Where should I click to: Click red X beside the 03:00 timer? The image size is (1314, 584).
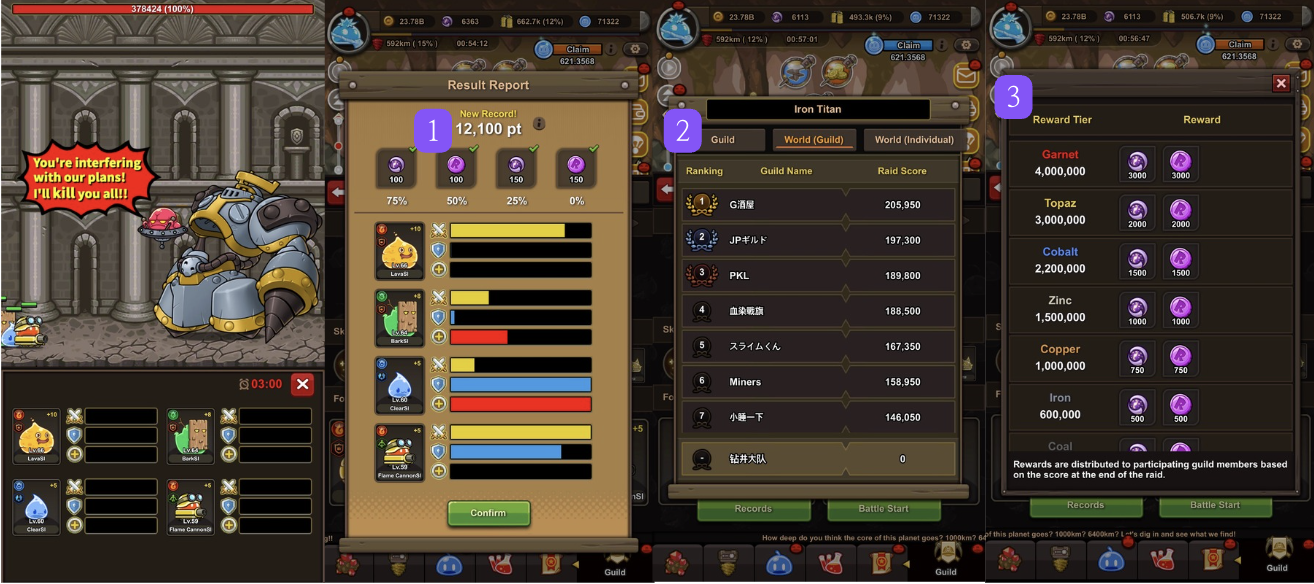(303, 384)
